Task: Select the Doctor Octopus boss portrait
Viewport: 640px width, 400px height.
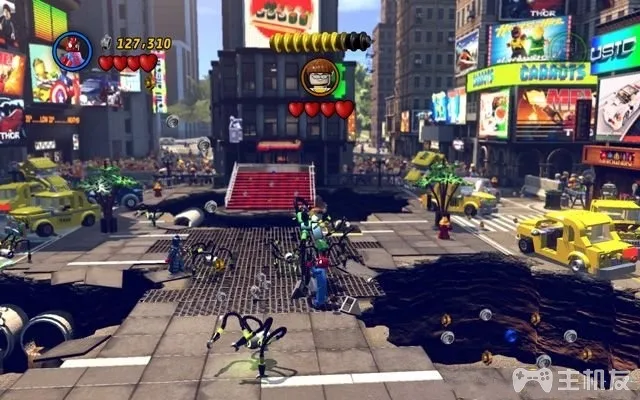Action: [319, 77]
